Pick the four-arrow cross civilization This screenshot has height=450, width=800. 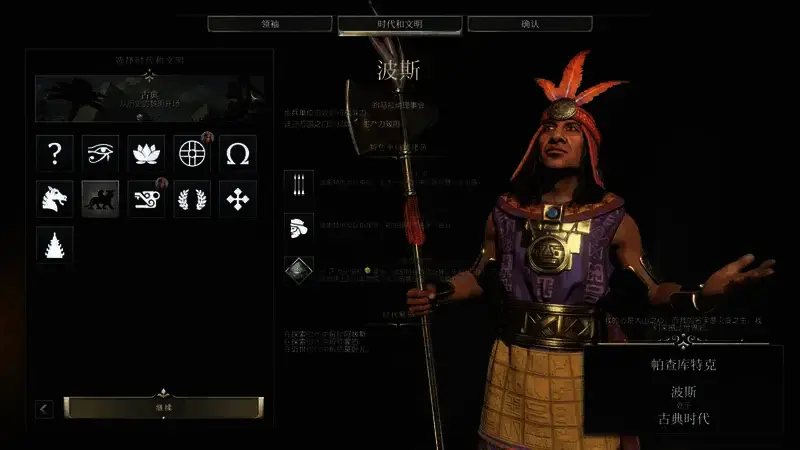click(238, 199)
